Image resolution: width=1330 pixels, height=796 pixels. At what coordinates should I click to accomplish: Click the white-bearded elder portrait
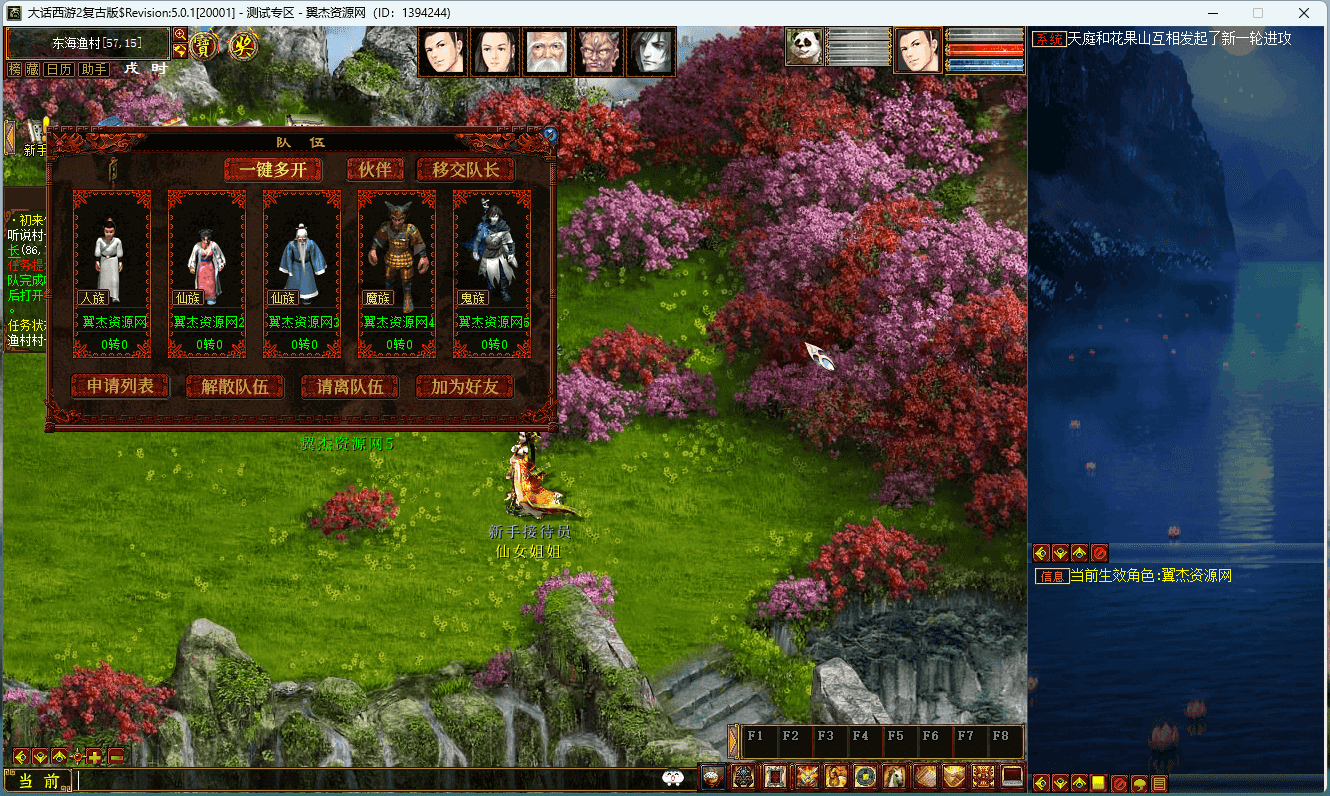547,52
